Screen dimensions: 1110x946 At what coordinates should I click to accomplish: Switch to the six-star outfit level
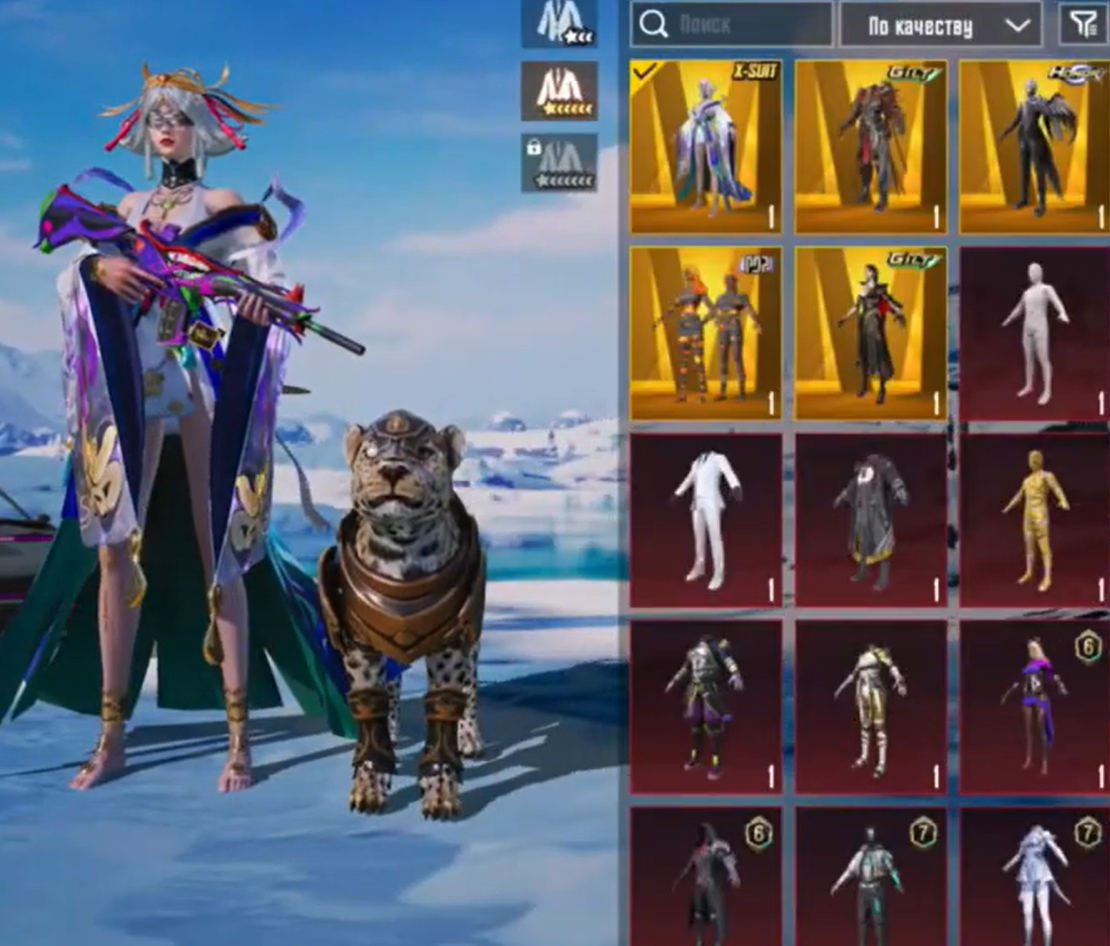[559, 91]
